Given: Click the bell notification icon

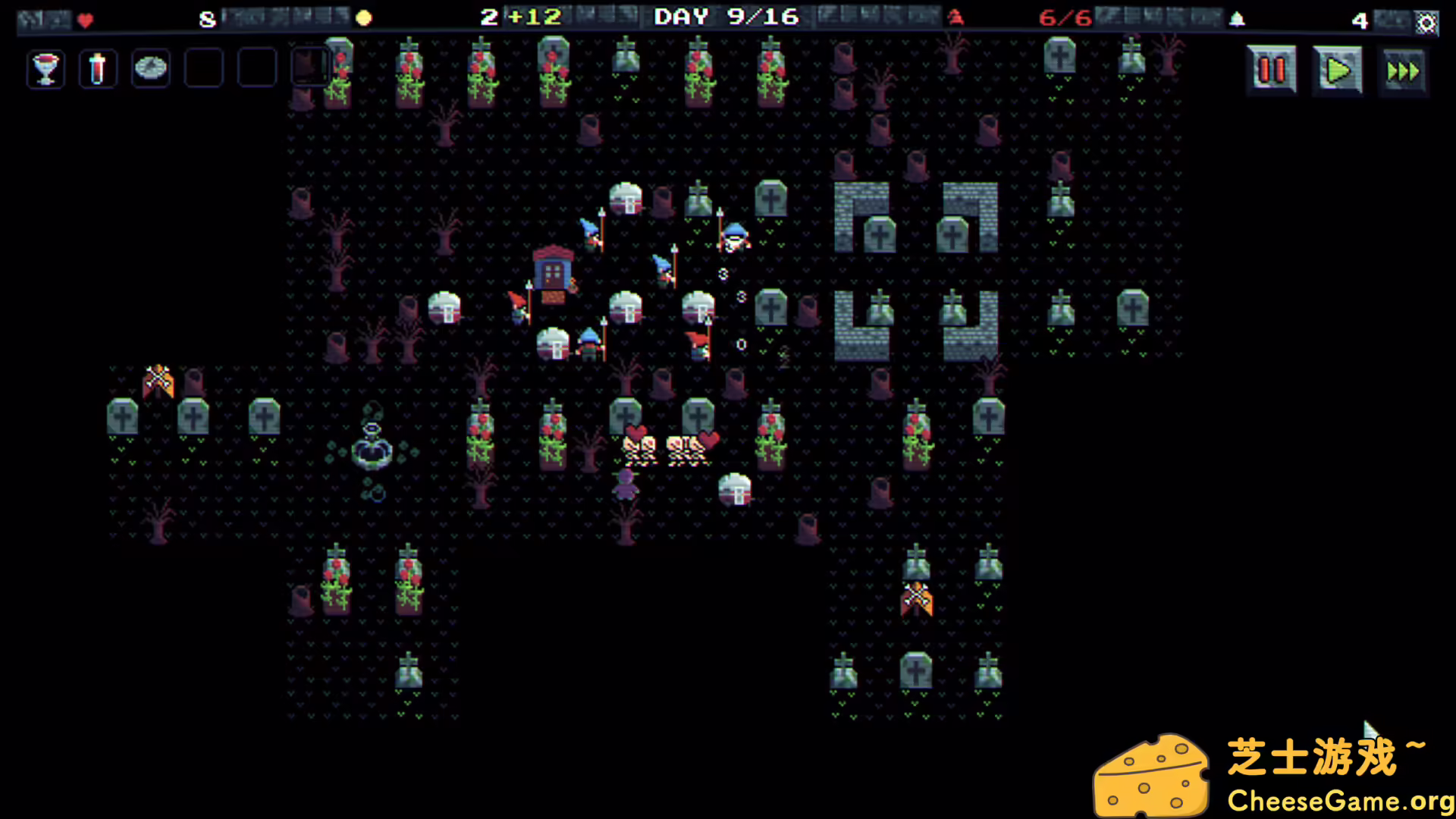Looking at the screenshot, I should [x=1237, y=18].
